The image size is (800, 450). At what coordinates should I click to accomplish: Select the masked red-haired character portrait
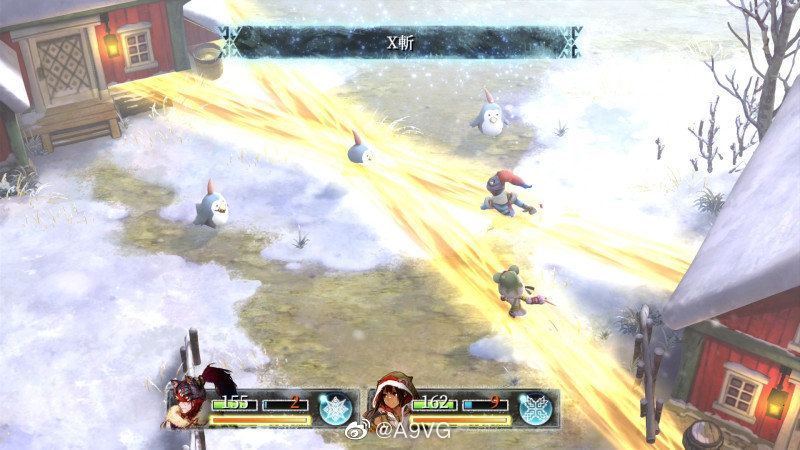190,403
